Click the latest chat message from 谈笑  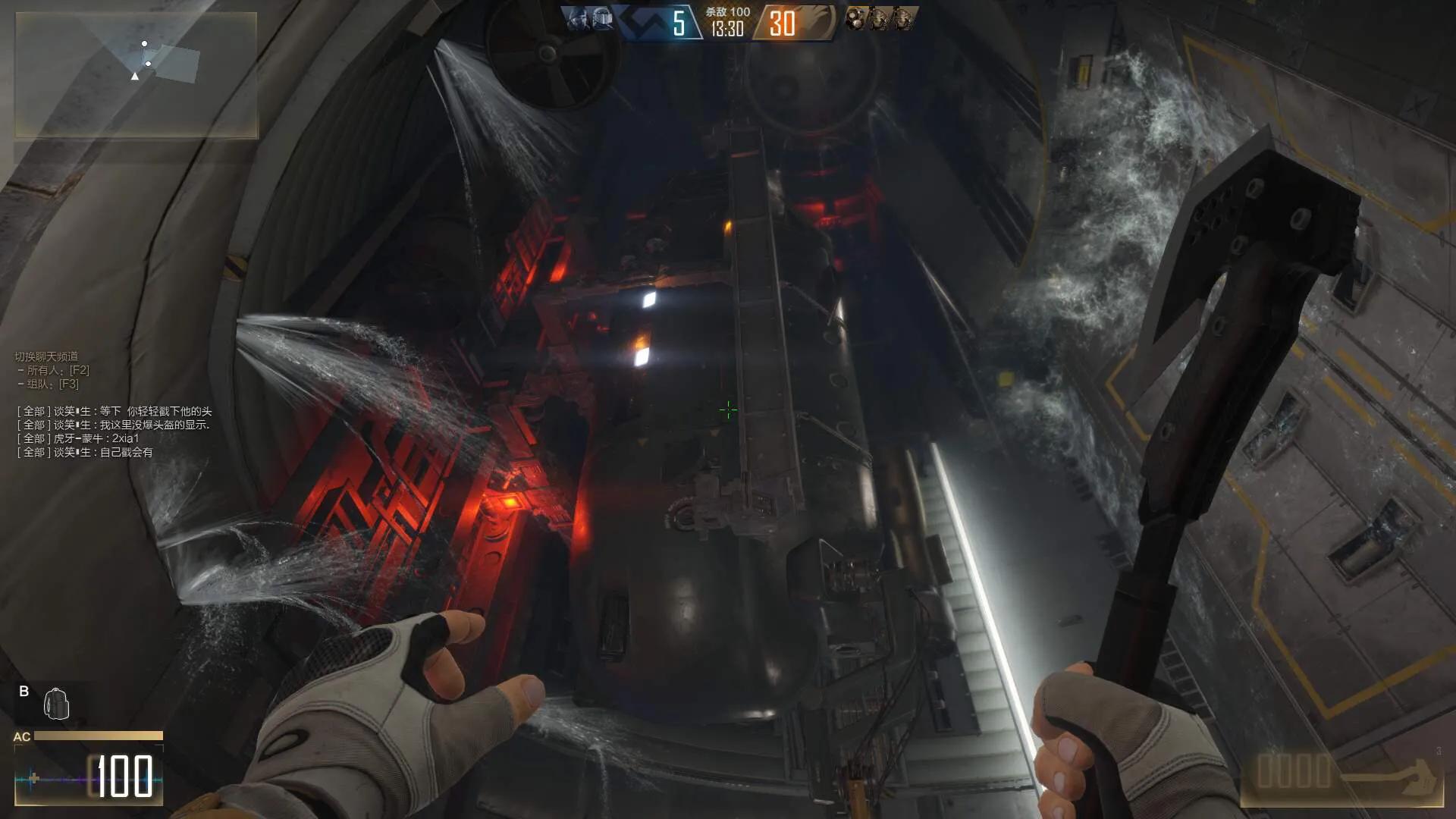coord(85,453)
